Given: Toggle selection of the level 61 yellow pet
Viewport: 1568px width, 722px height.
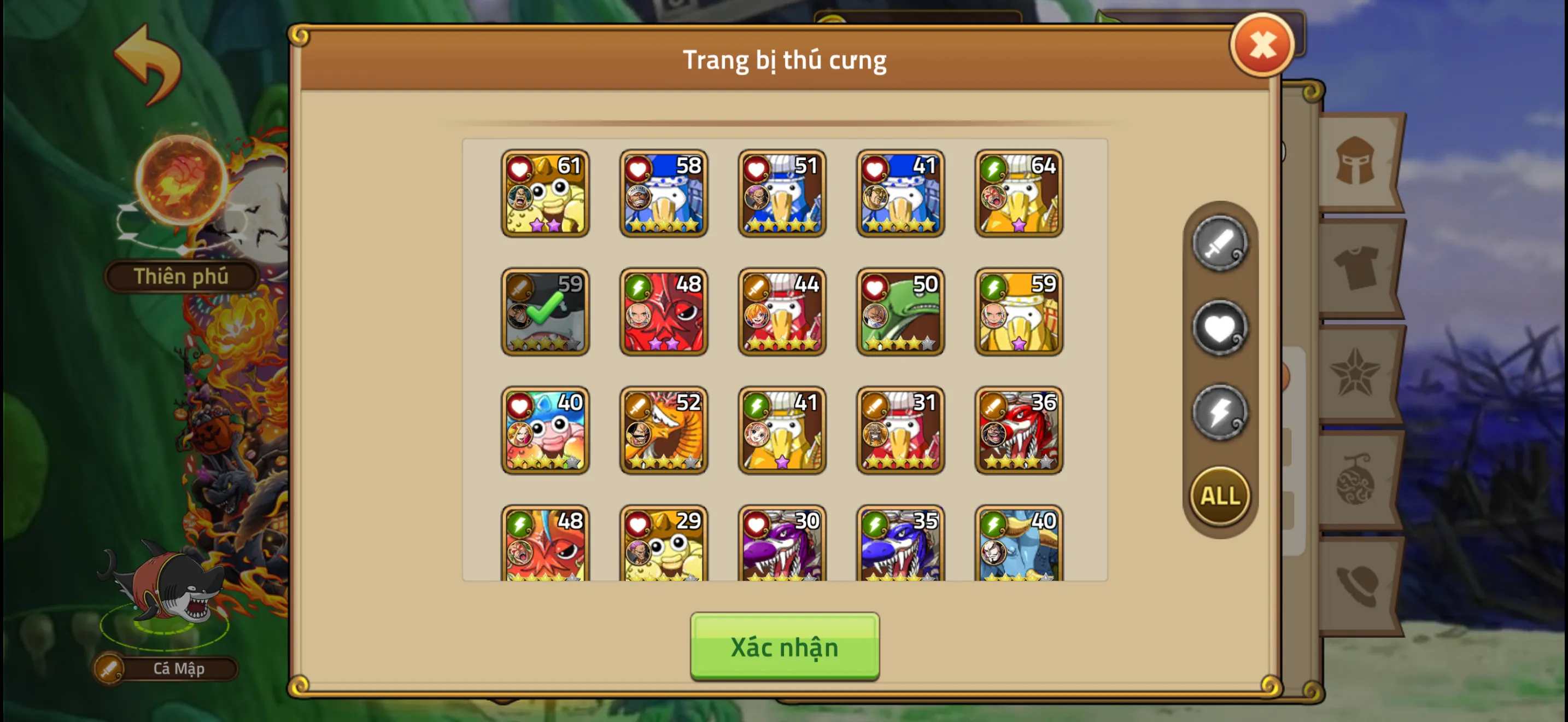Looking at the screenshot, I should [546, 194].
